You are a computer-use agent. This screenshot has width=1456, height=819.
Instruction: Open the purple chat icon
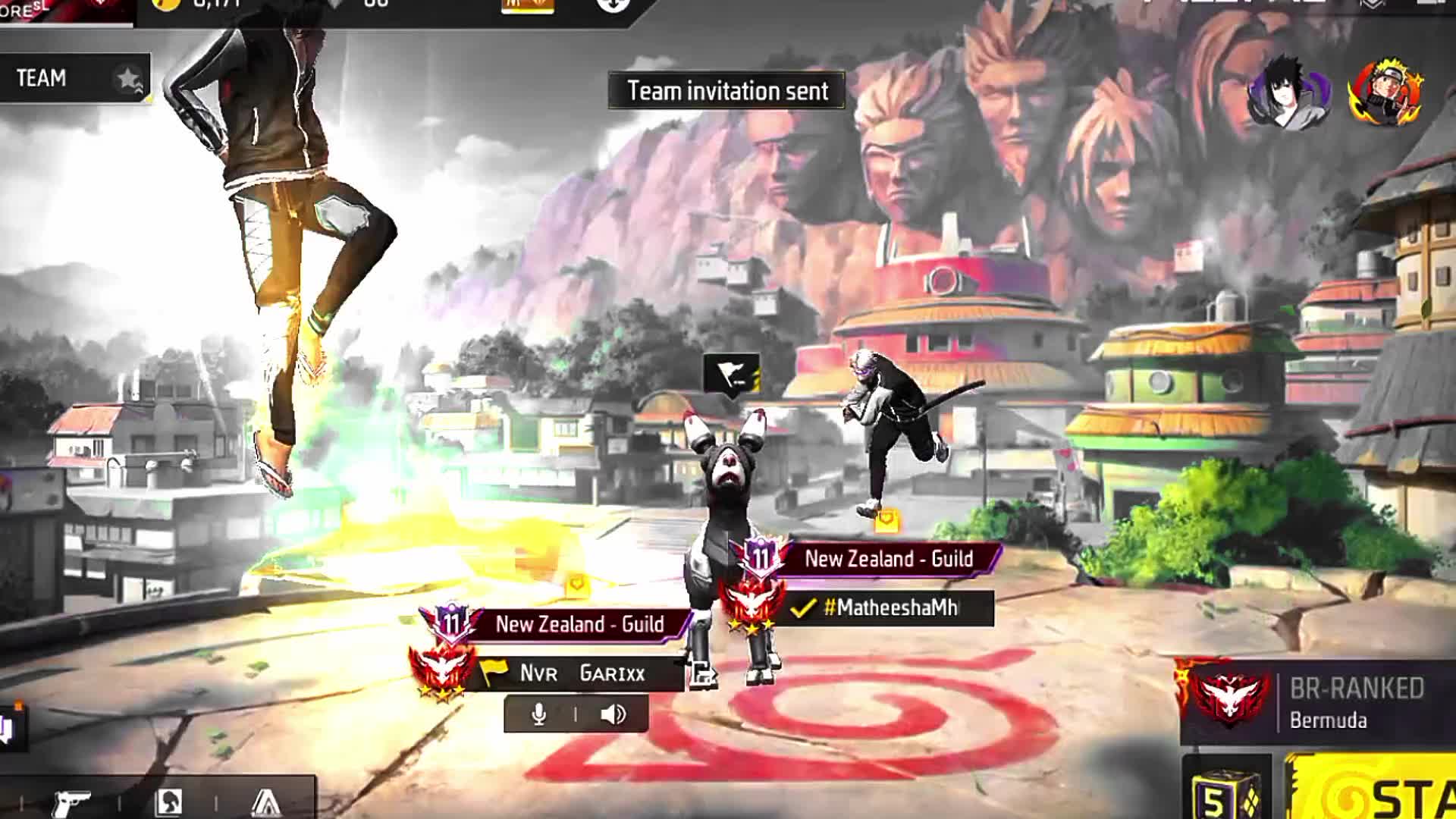coord(6,728)
